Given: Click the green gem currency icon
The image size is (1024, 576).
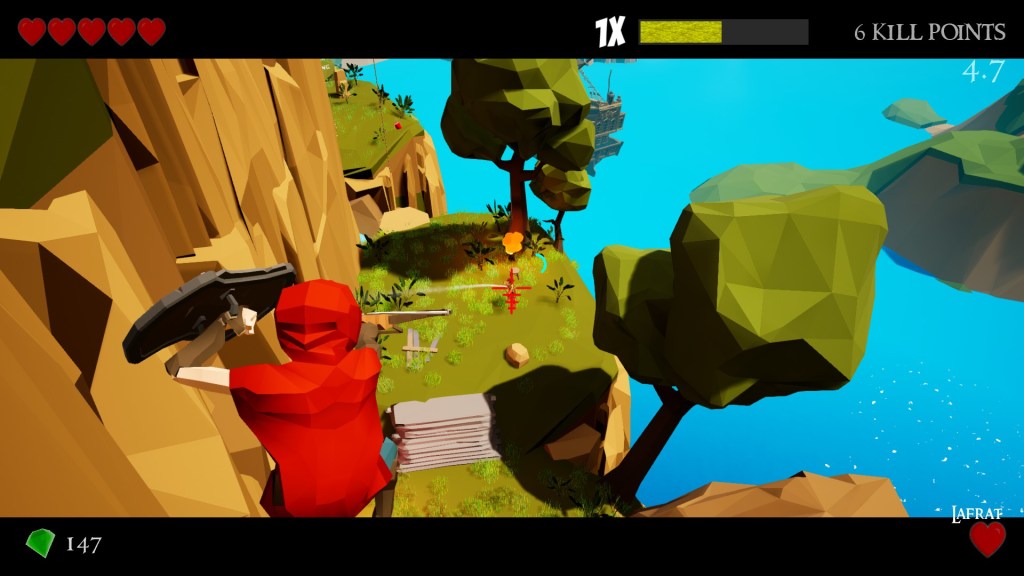Looking at the screenshot, I should (x=40, y=543).
